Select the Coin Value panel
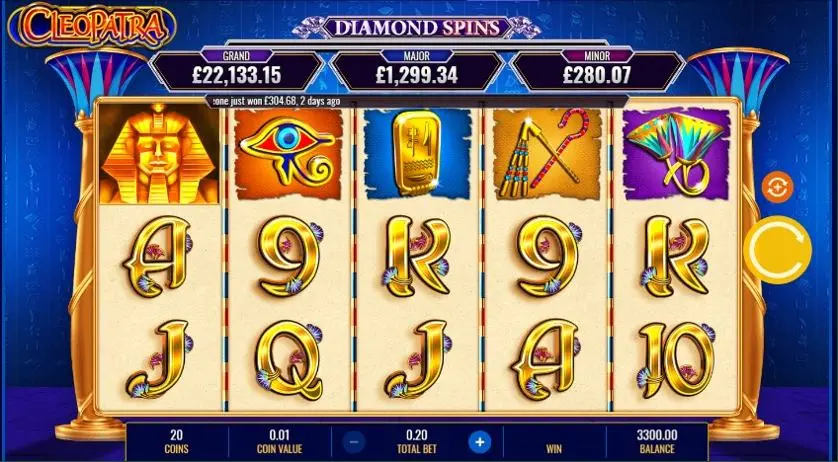838x462 pixels. 280,441
